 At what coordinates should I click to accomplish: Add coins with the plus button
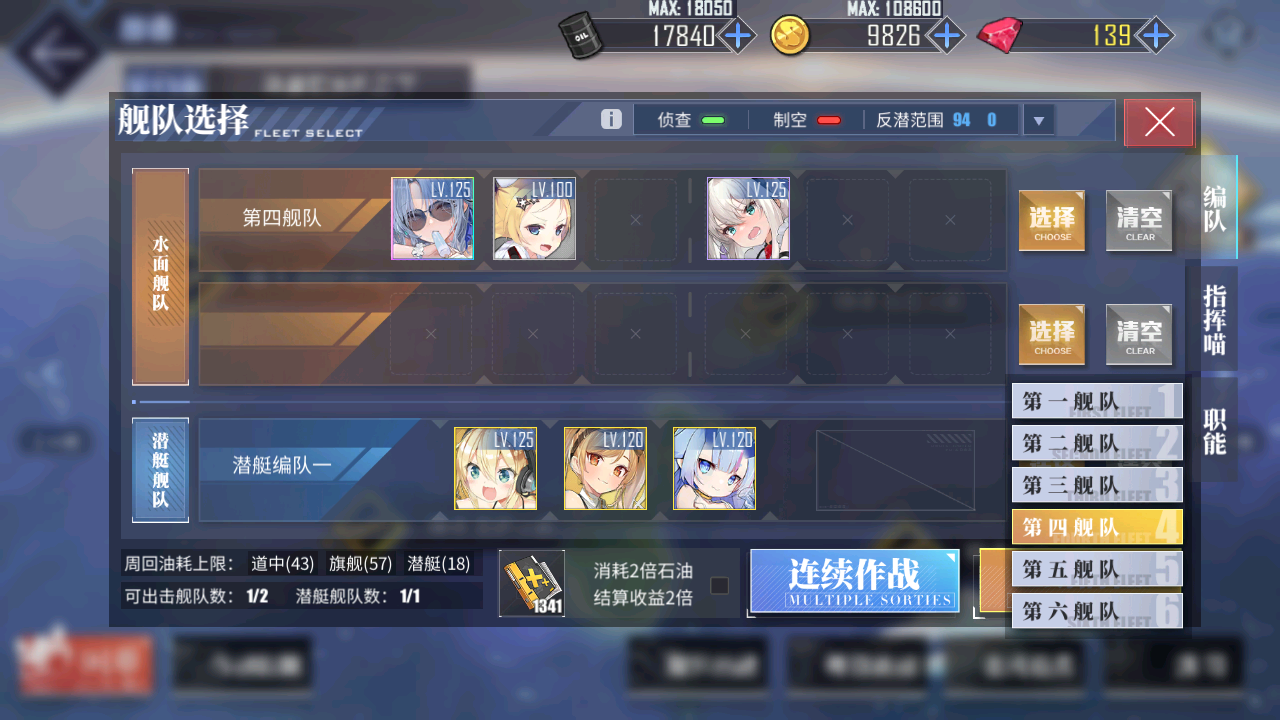click(x=945, y=37)
